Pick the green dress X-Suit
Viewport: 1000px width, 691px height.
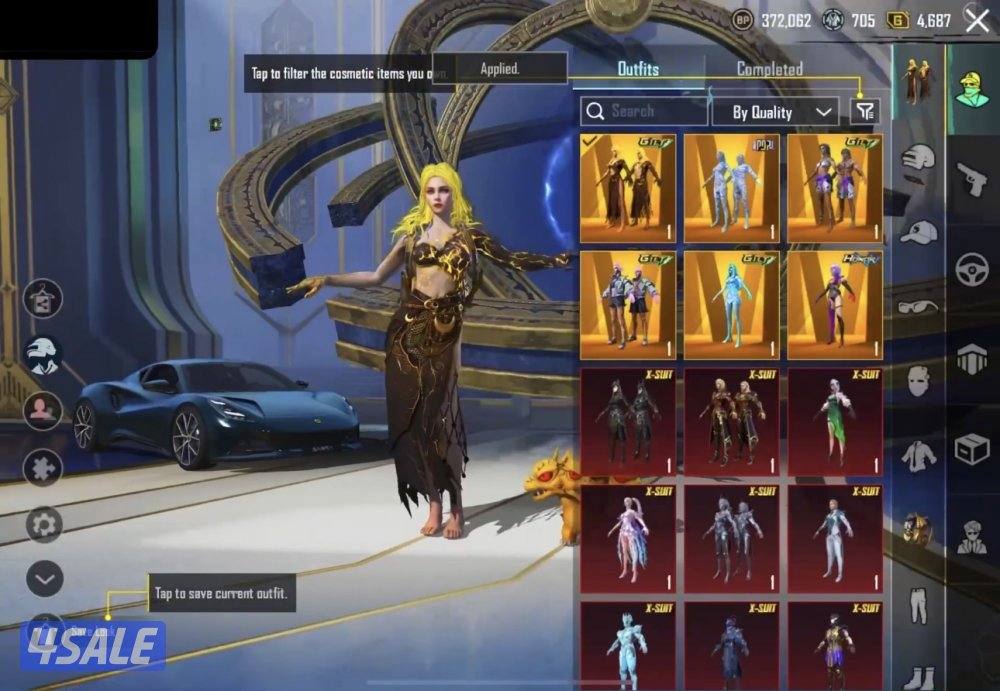point(834,421)
